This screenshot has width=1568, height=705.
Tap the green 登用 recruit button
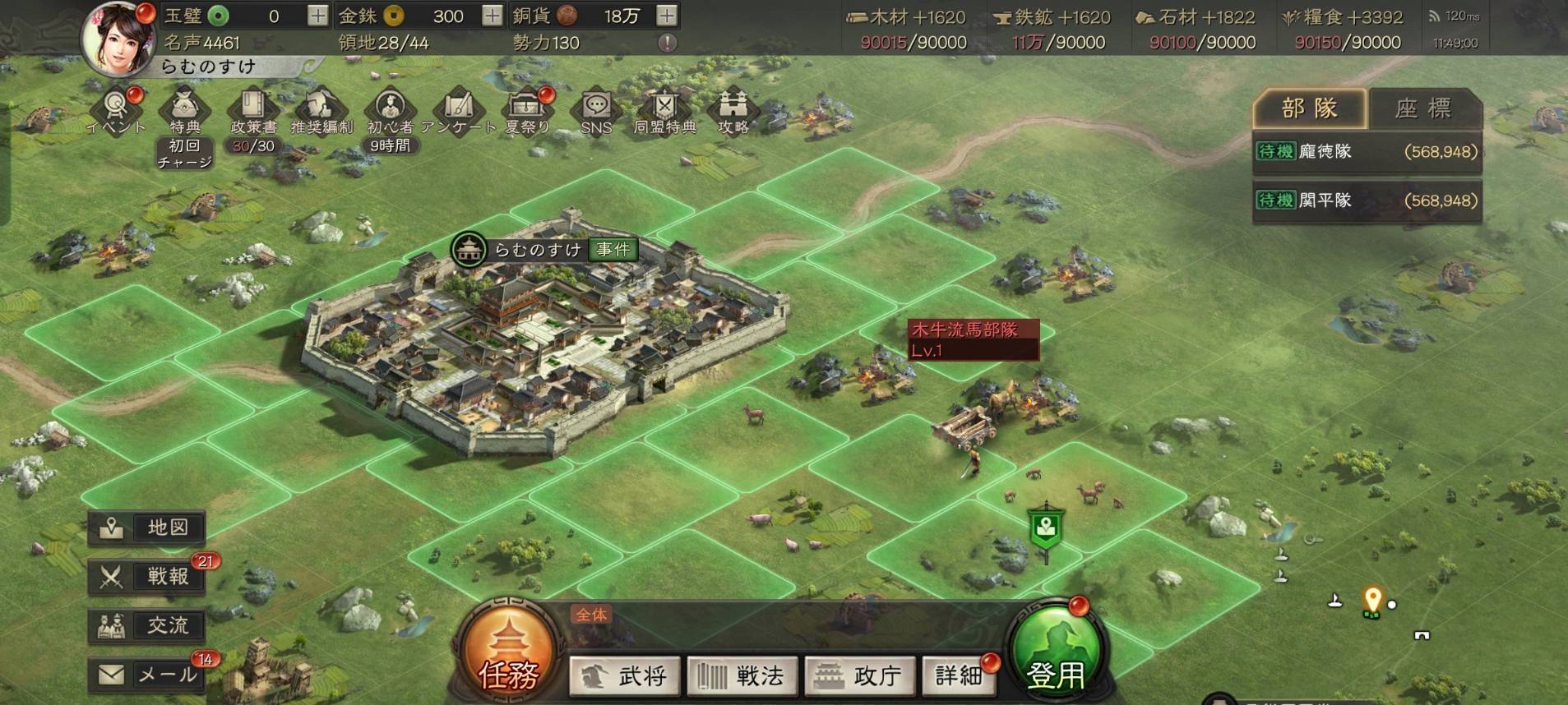tap(1056, 659)
